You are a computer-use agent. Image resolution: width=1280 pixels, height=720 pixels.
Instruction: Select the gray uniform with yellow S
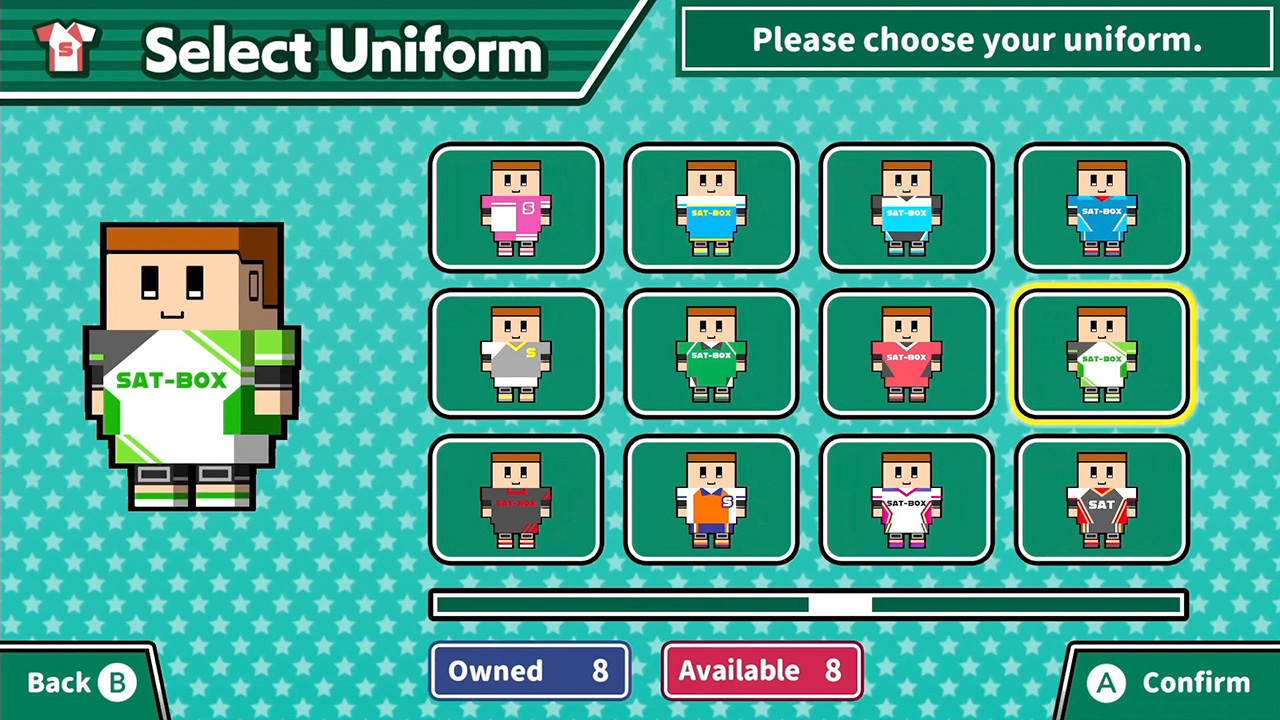point(516,354)
